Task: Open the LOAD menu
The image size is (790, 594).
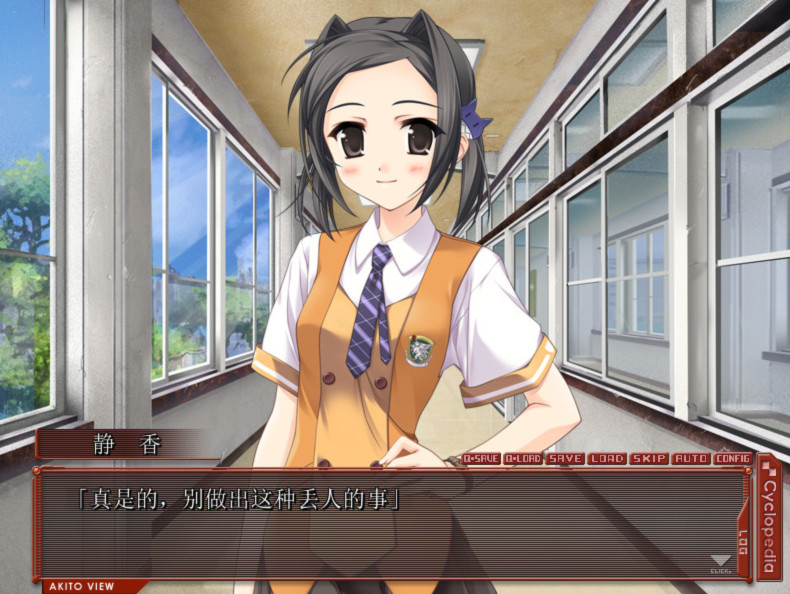Action: click(x=607, y=459)
